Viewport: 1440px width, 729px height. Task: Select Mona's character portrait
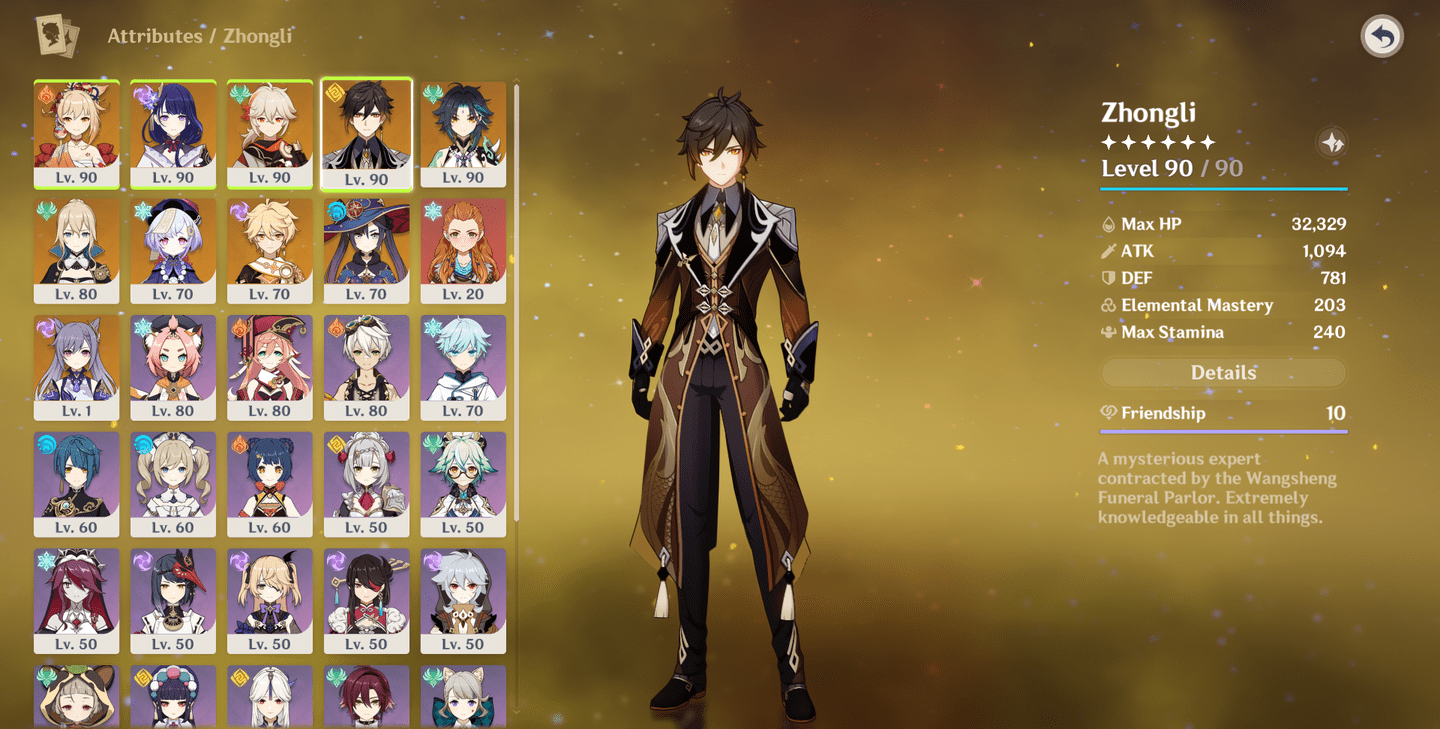(x=366, y=243)
